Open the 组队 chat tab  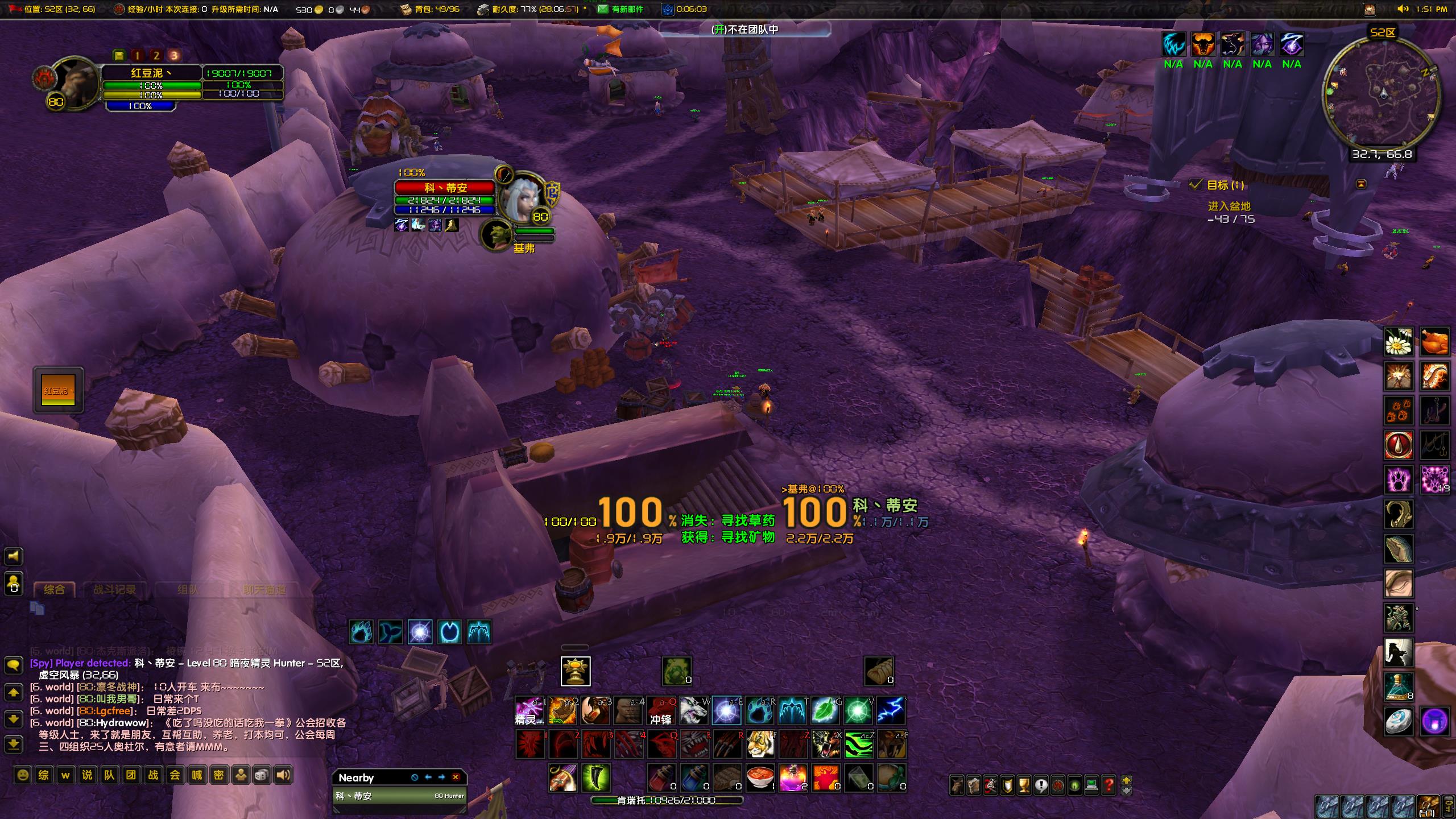coord(188,590)
